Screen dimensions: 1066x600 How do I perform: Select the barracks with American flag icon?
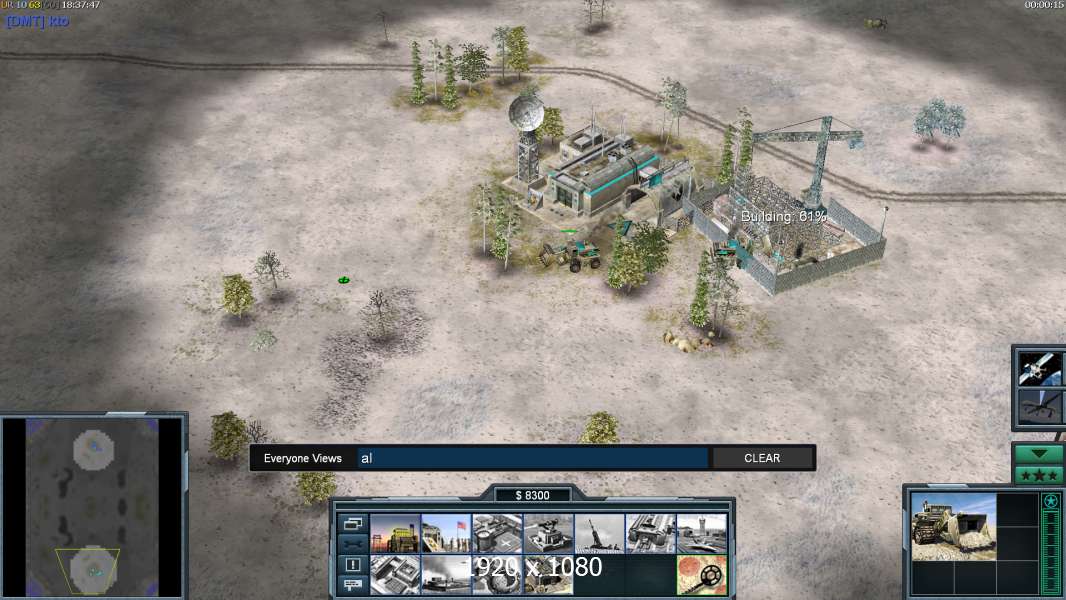(445, 534)
